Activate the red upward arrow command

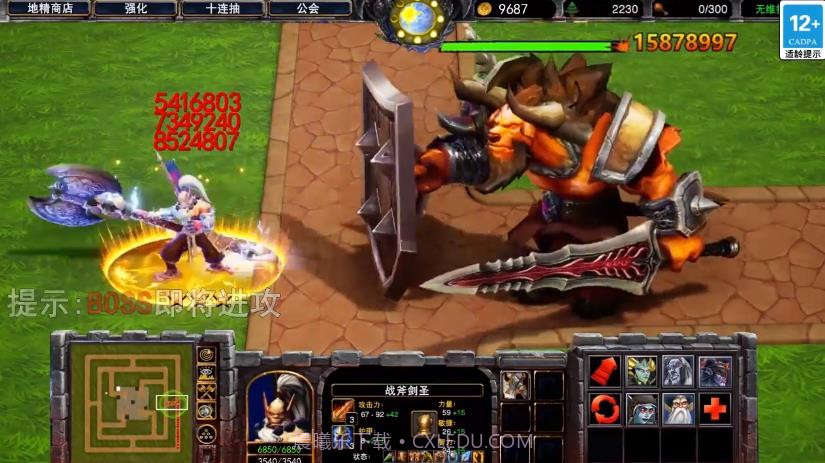coord(603,370)
